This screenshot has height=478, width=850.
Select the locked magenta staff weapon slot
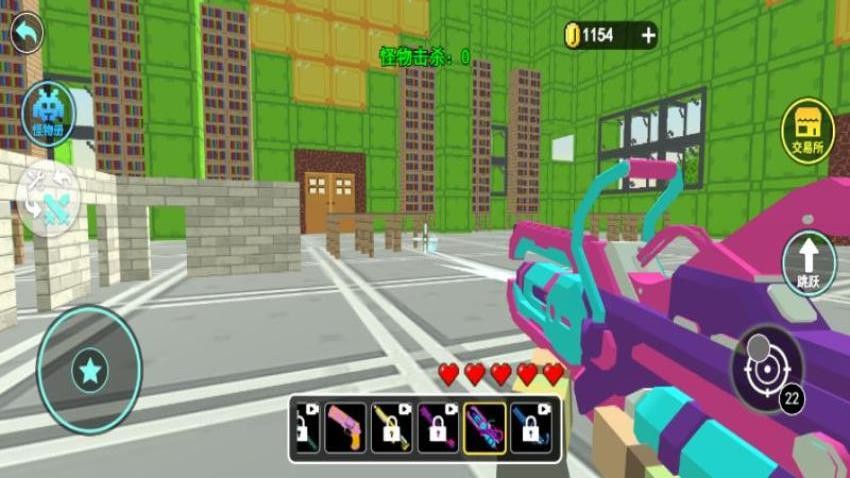(x=437, y=430)
